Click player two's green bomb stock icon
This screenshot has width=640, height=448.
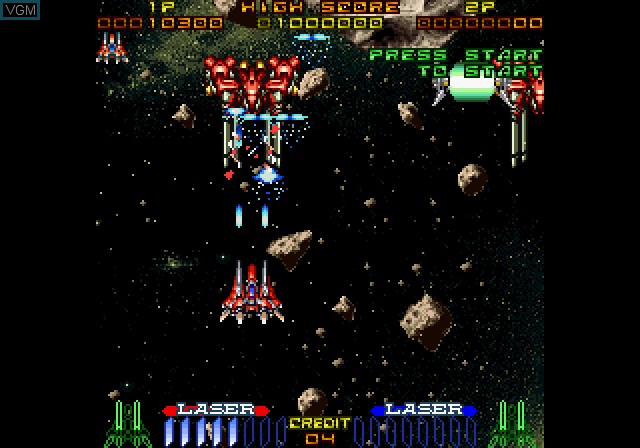[510, 424]
